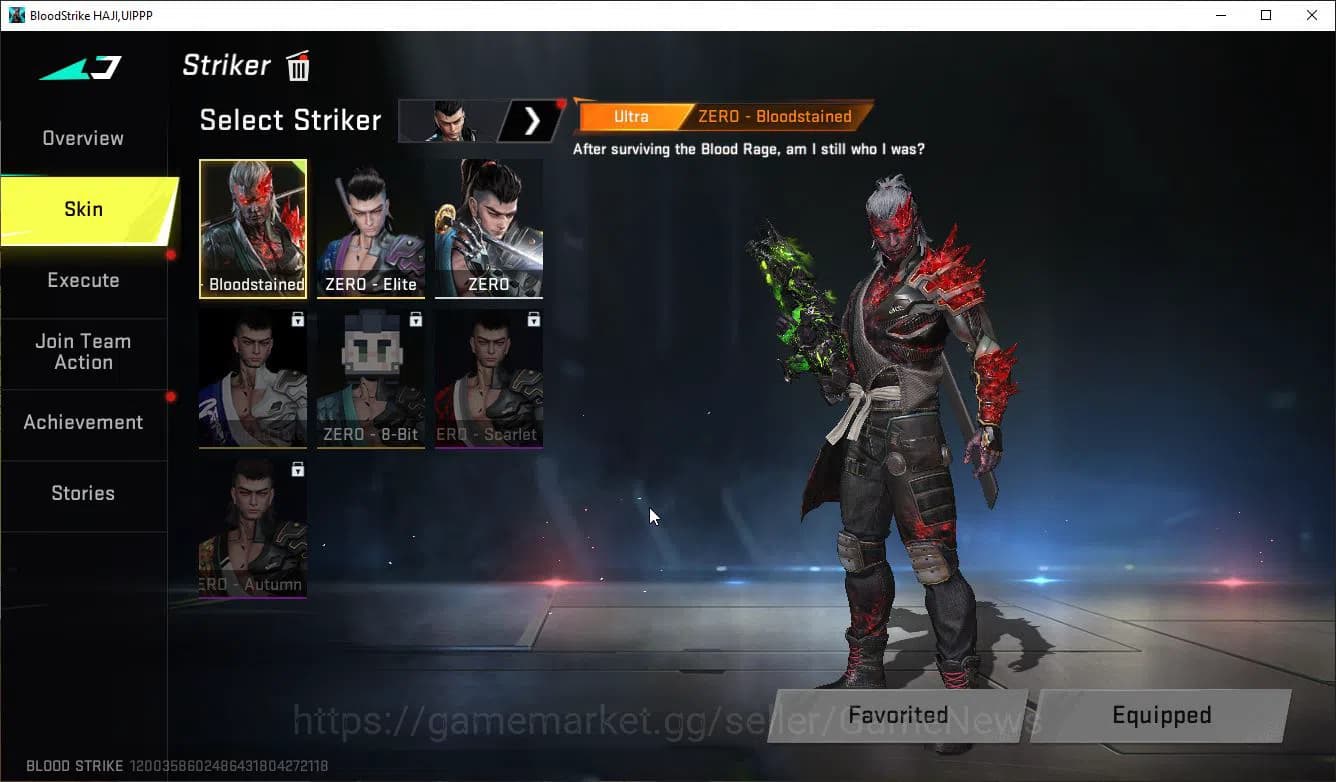
Task: Click the lock icon on ZERO - Scarlet skin
Action: coord(533,319)
